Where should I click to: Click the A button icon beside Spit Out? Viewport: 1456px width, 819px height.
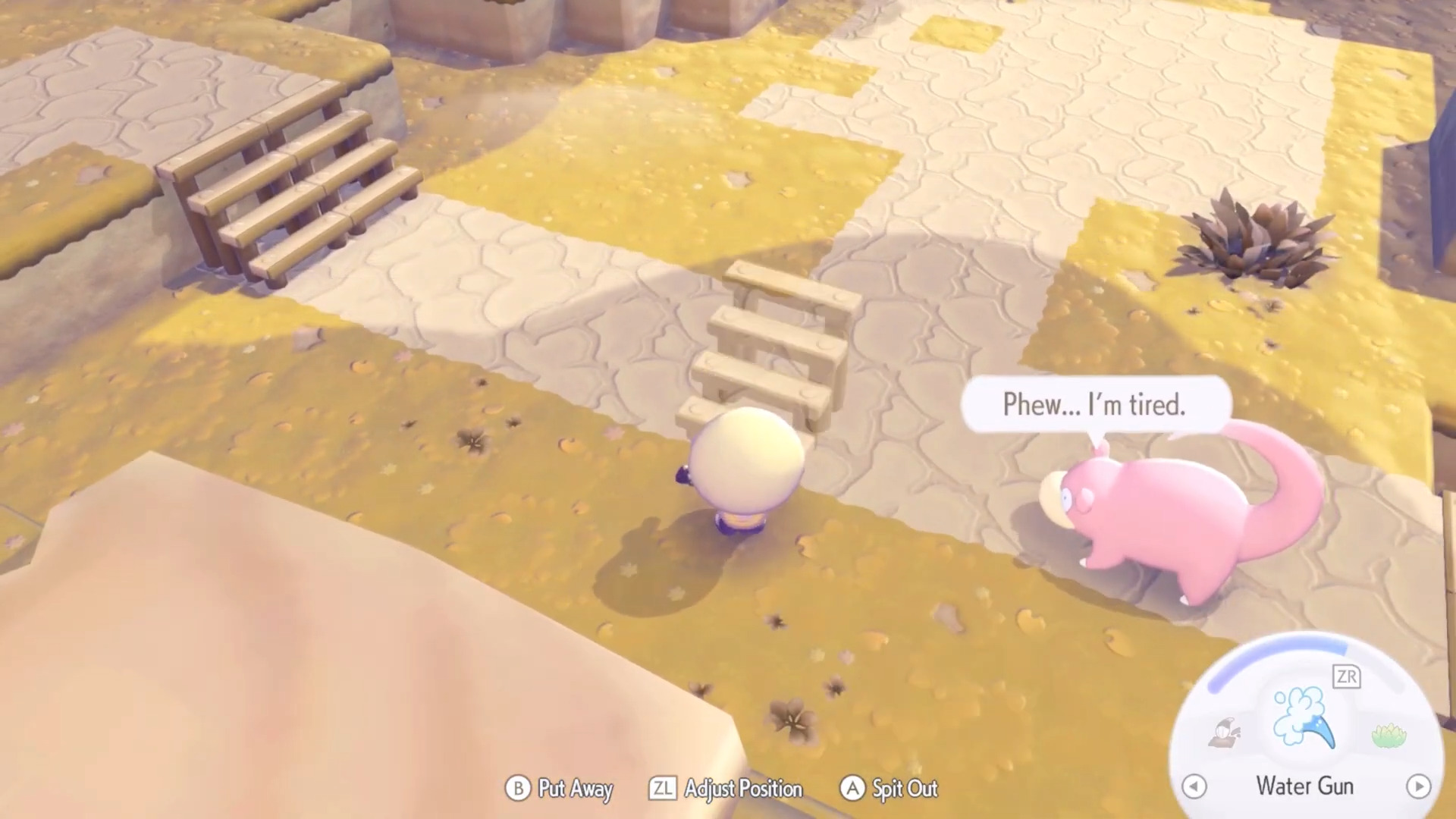pyautogui.click(x=852, y=789)
